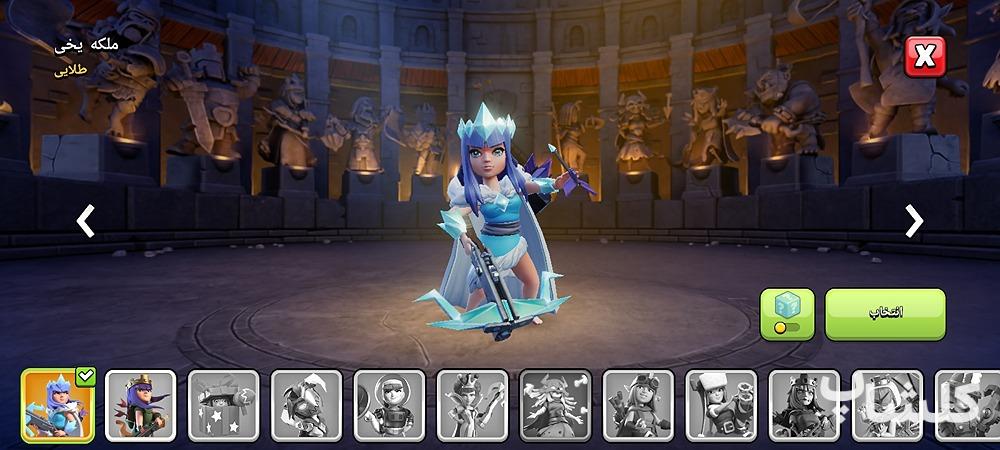
Task: Choose the locked skull and bones queen skin
Action: [x=555, y=405]
